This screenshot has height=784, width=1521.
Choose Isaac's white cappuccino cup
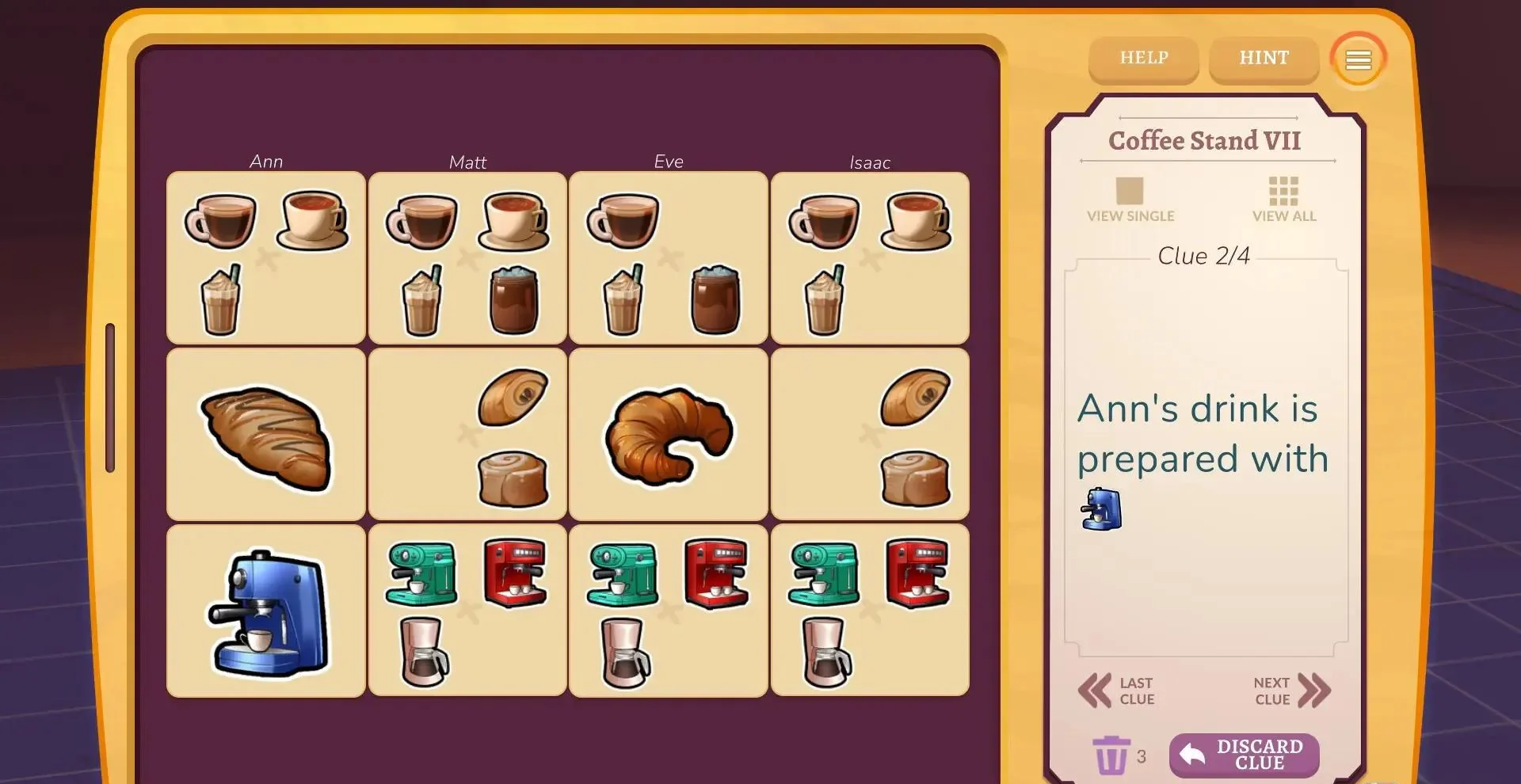(917, 220)
